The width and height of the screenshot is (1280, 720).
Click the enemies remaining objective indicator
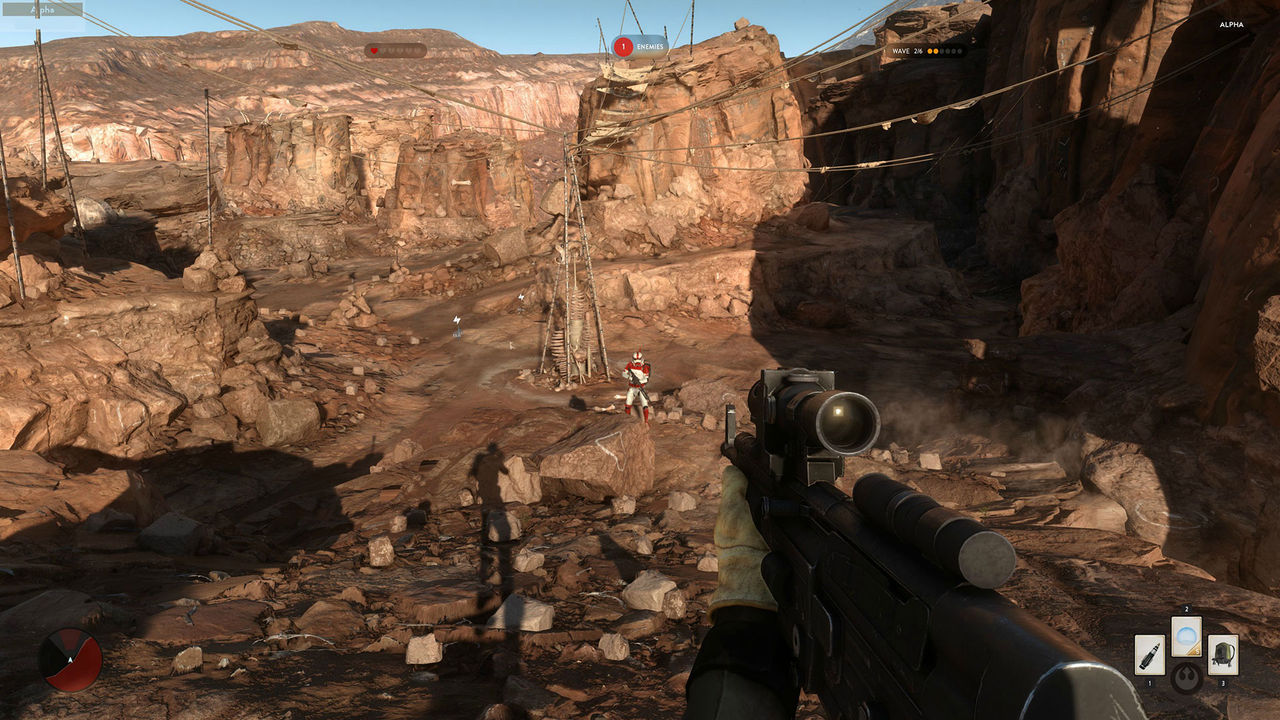pos(640,46)
